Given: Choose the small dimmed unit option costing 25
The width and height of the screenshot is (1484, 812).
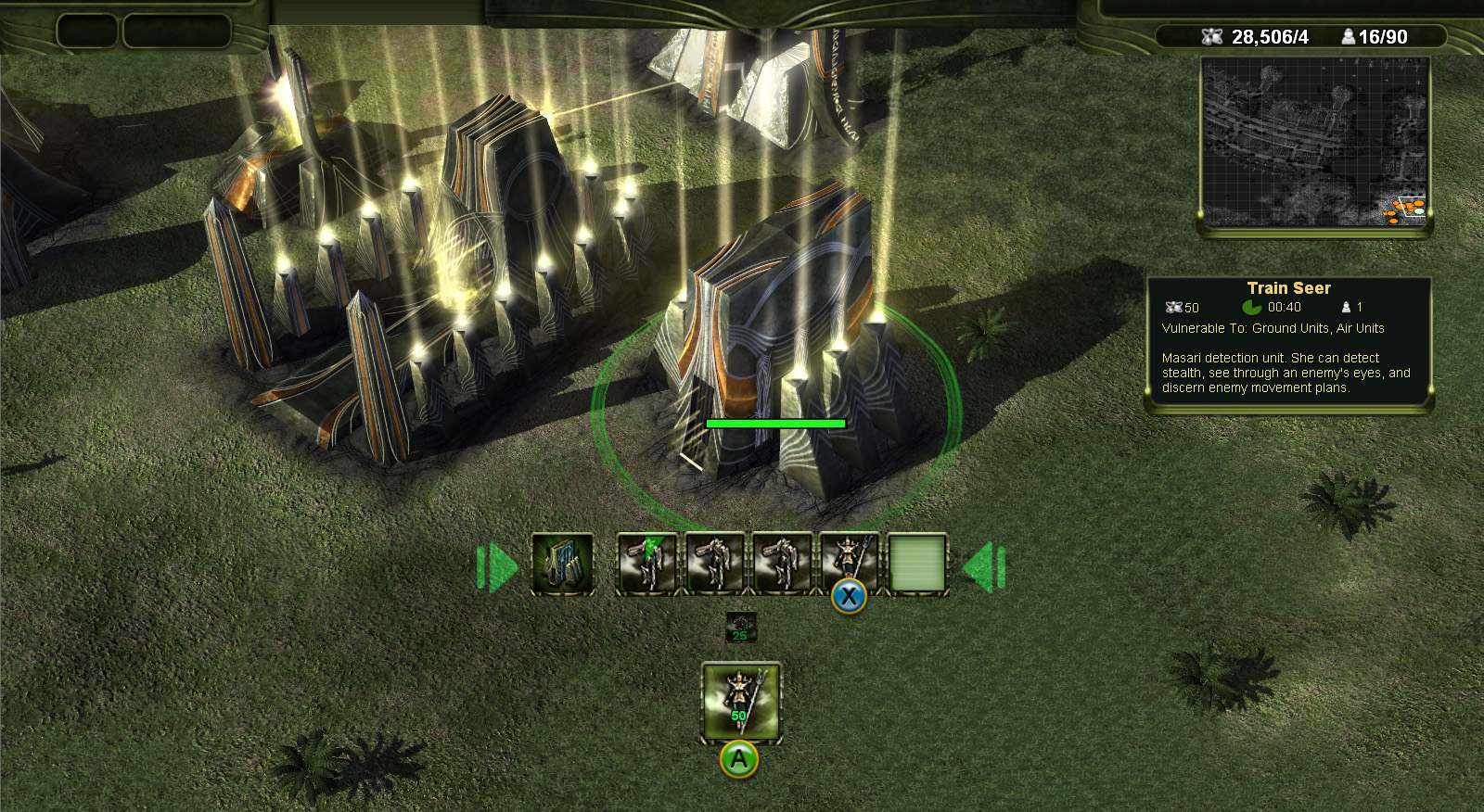Looking at the screenshot, I should coord(740,627).
